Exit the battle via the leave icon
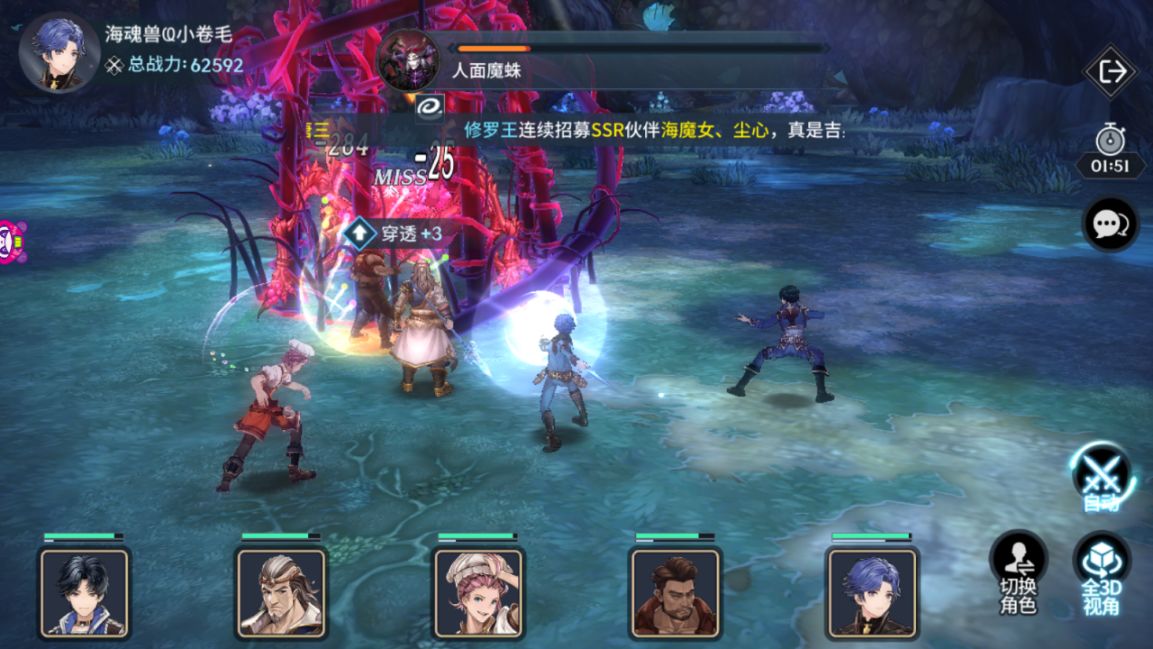1153x649 pixels. pyautogui.click(x=1111, y=72)
